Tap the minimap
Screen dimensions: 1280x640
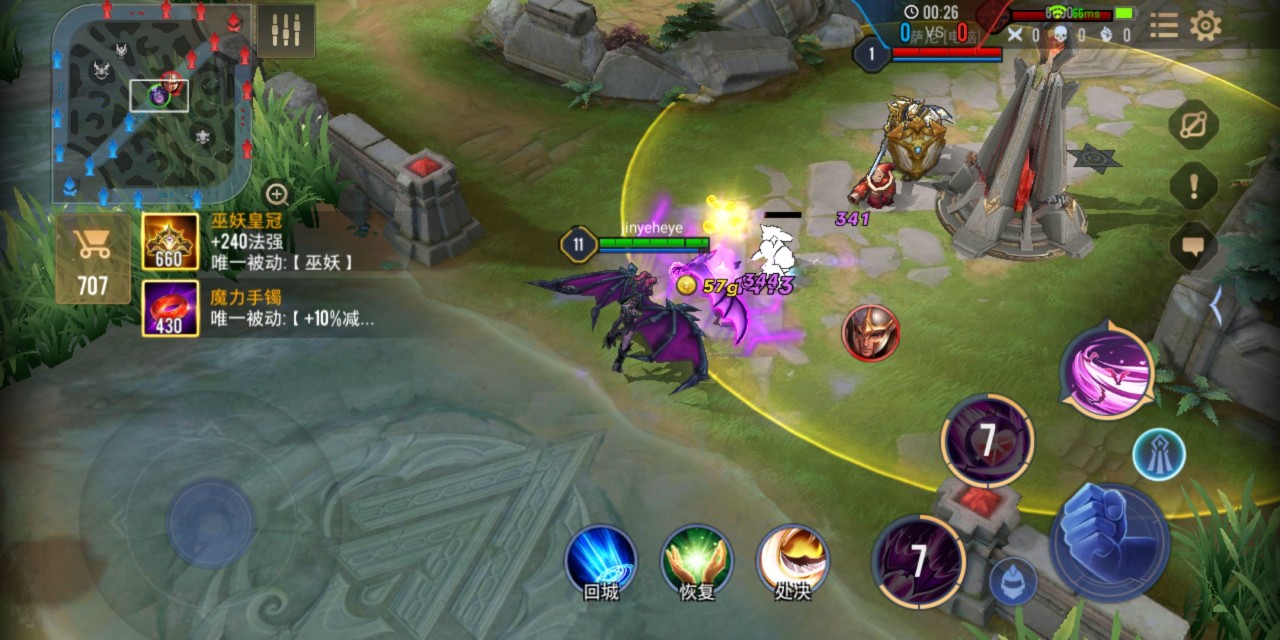click(x=150, y=100)
